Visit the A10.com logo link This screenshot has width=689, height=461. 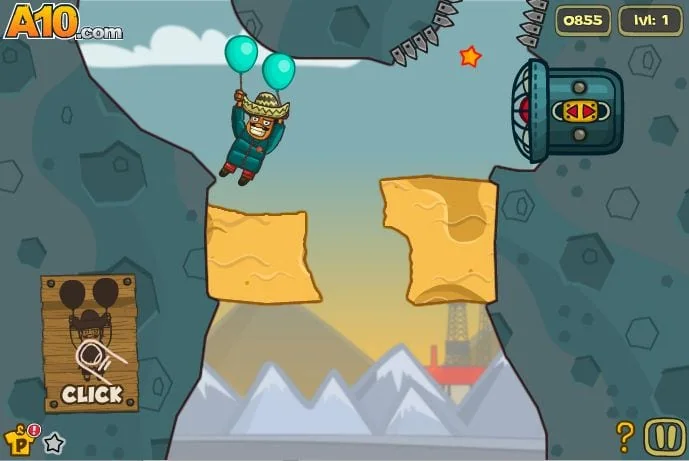pyautogui.click(x=62, y=22)
